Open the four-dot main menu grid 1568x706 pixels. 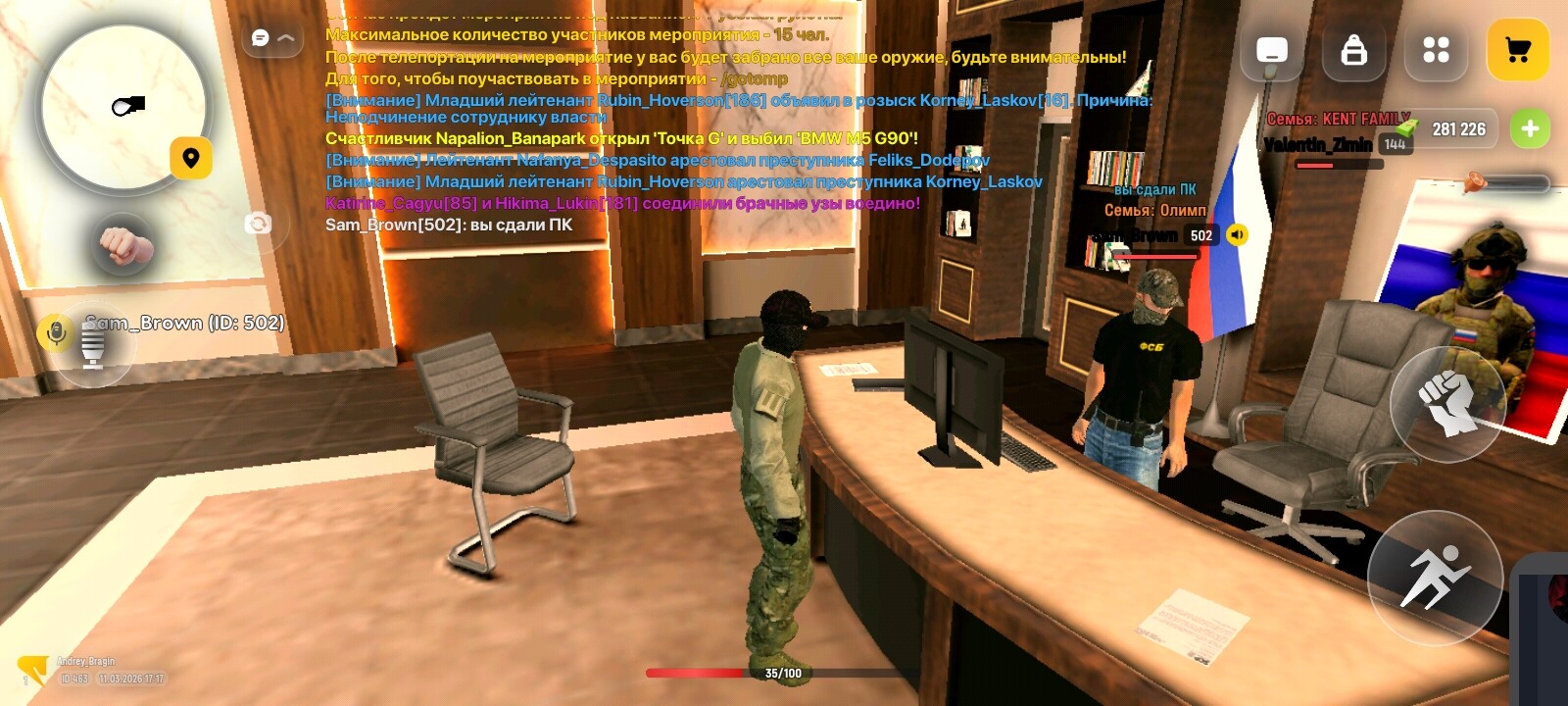coord(1436,51)
